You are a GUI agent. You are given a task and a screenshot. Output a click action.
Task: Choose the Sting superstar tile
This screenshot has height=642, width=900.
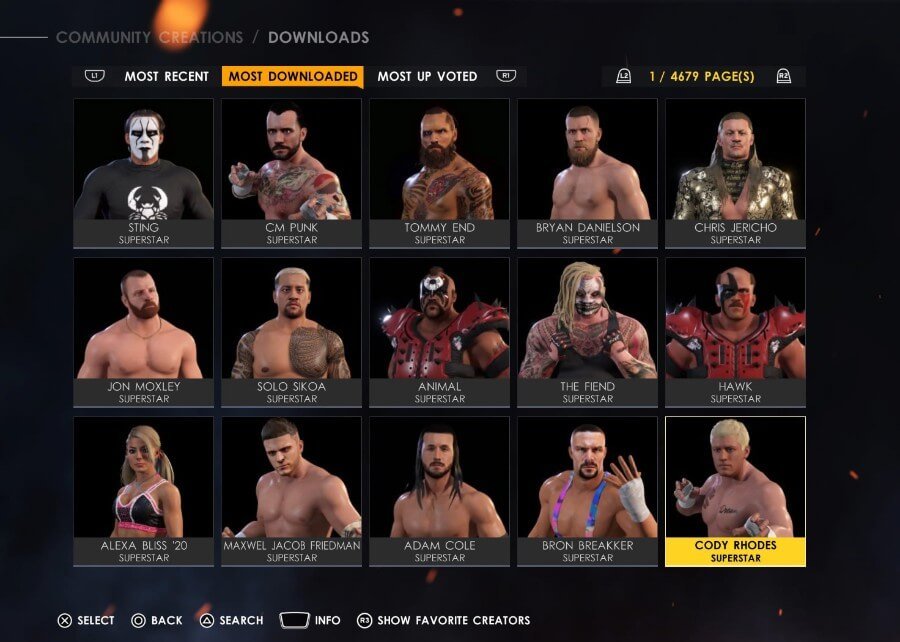click(144, 173)
